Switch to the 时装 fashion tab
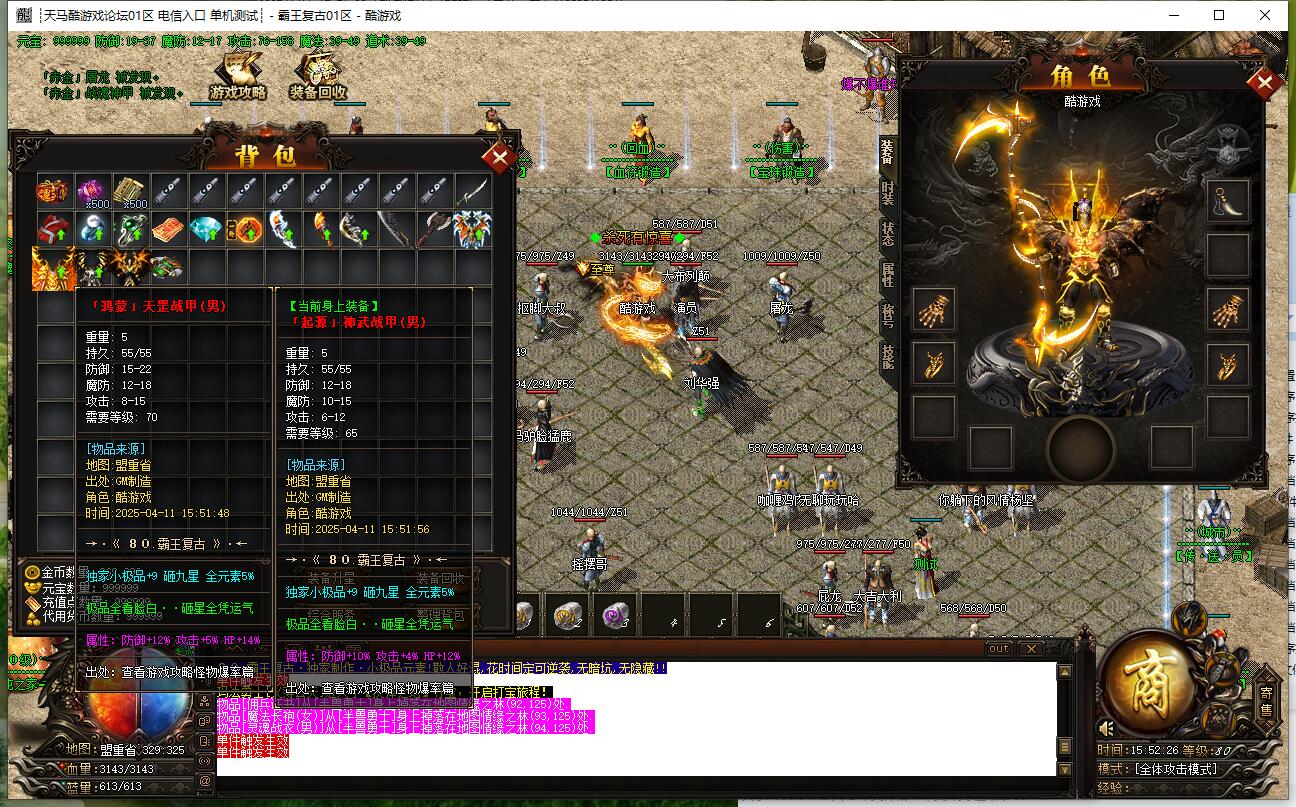The width and height of the screenshot is (1296, 807). [x=887, y=194]
